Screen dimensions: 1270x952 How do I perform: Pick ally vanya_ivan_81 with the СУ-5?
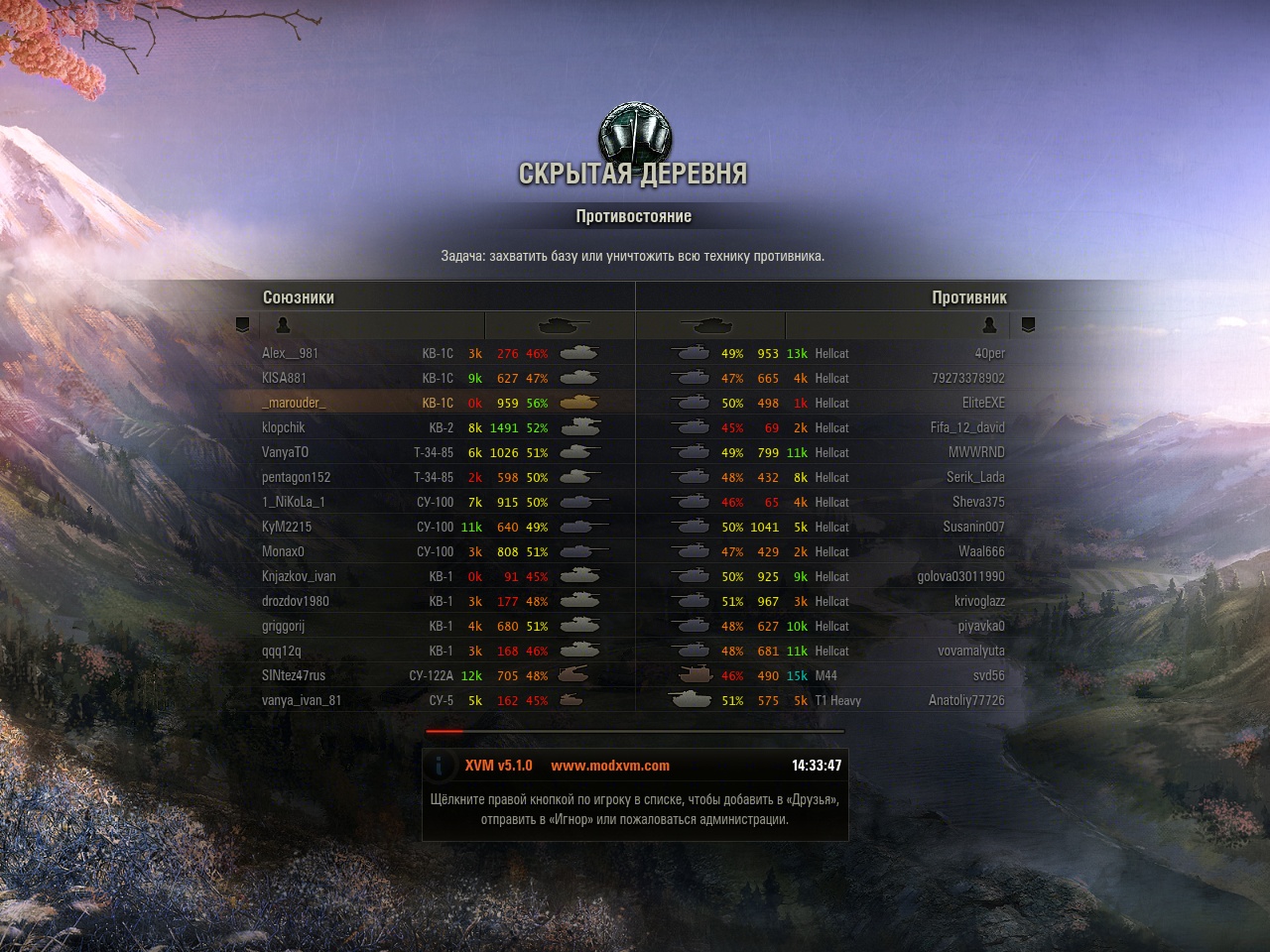302,701
